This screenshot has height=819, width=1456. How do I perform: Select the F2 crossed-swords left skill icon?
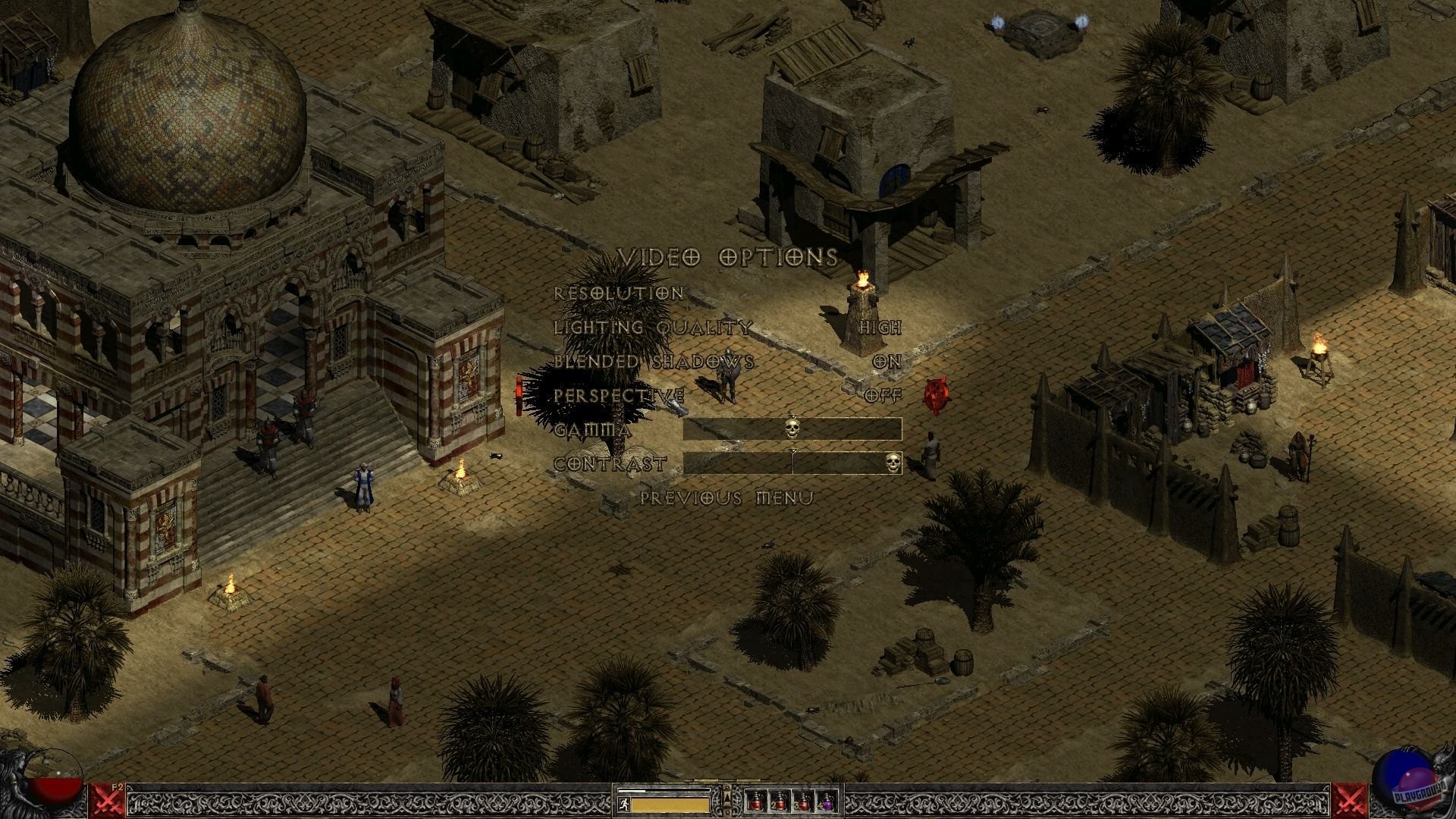(x=106, y=800)
